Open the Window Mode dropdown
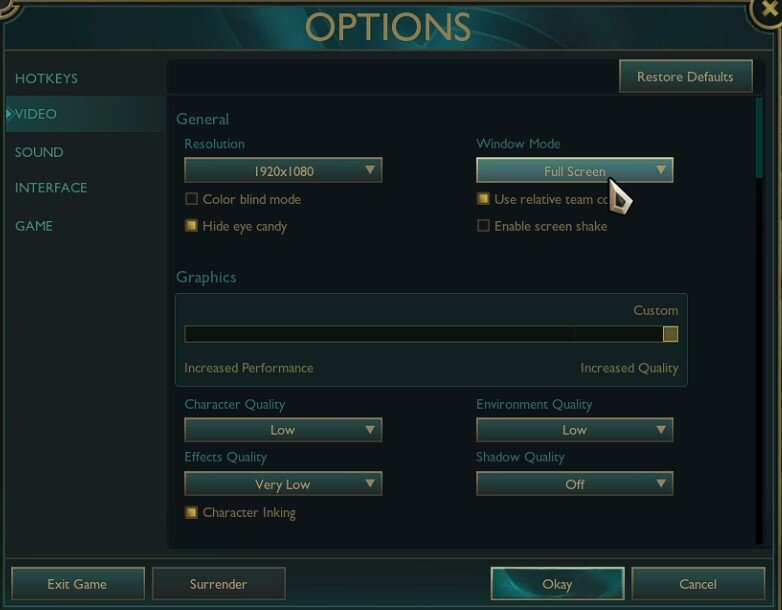The height and width of the screenshot is (610, 782). click(574, 171)
